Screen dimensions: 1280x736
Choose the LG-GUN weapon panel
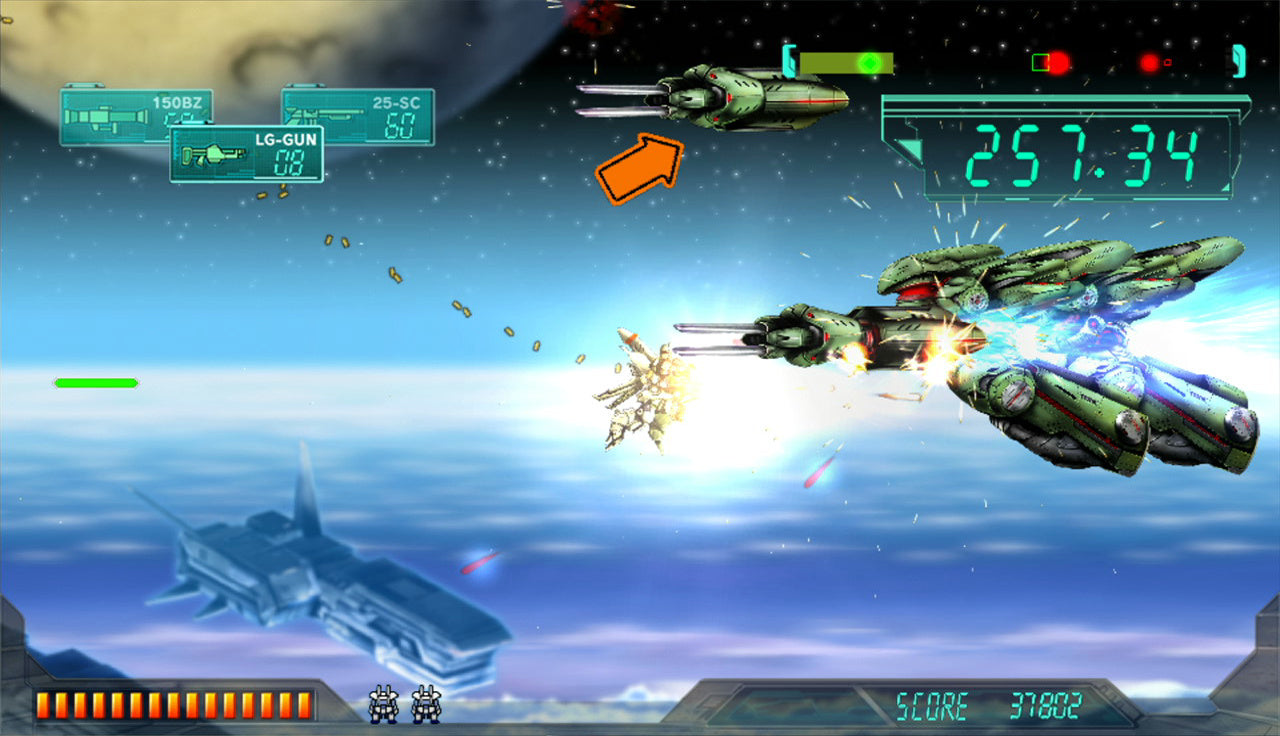(x=246, y=154)
